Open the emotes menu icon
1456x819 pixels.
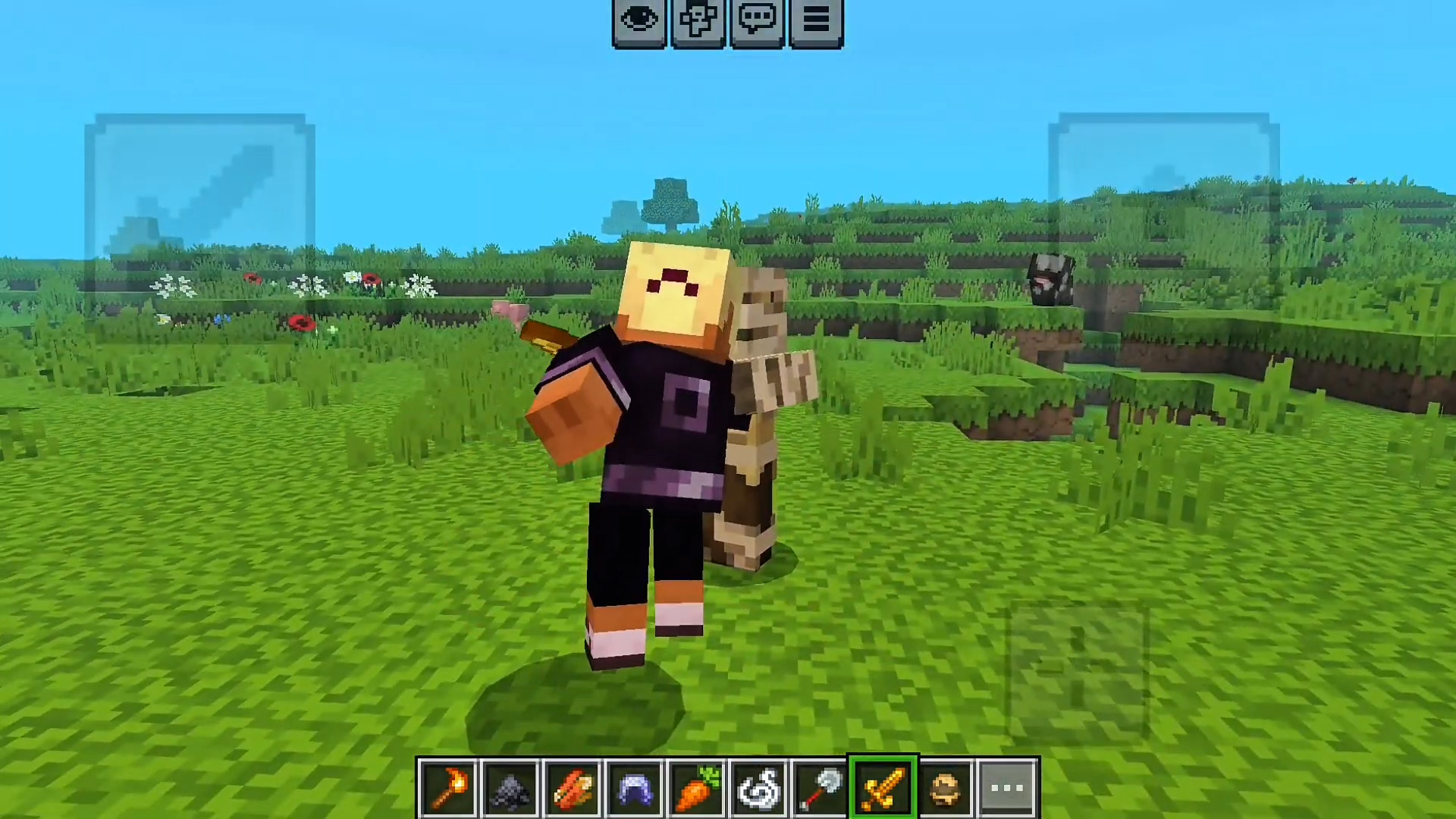click(698, 19)
